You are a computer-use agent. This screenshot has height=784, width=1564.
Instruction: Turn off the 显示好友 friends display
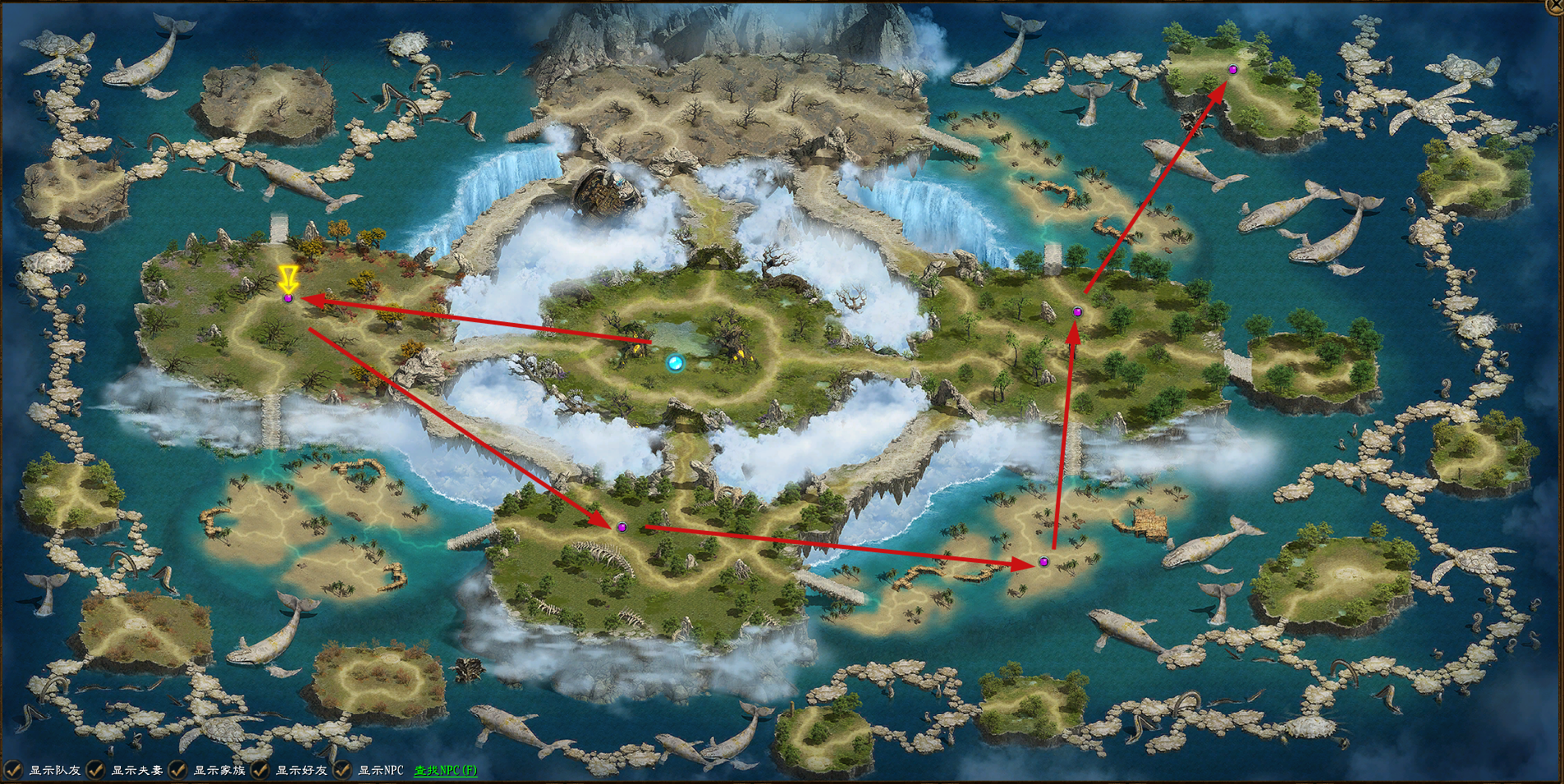pyautogui.click(x=259, y=770)
